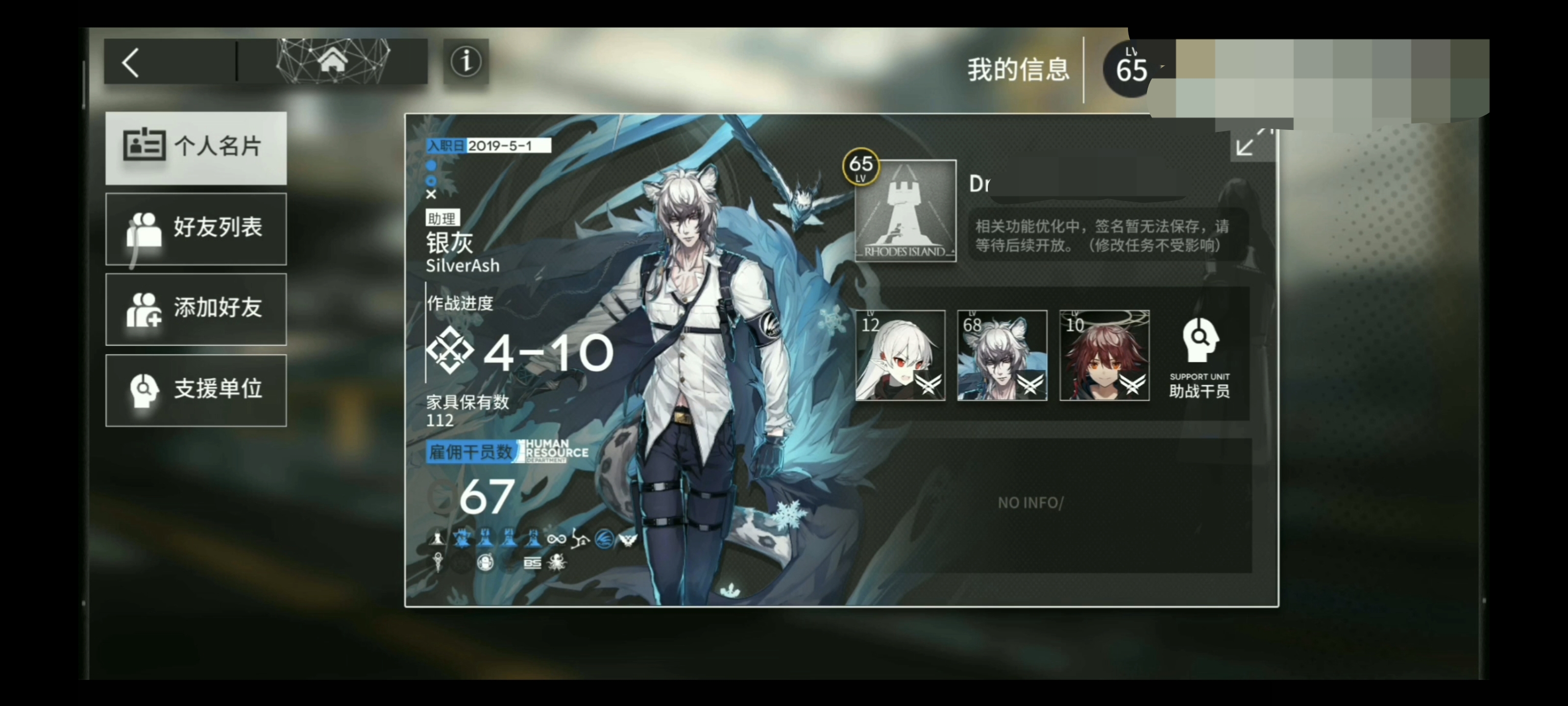Open the 支援单位 support unit tab
The height and width of the screenshot is (706, 1568).
point(196,390)
